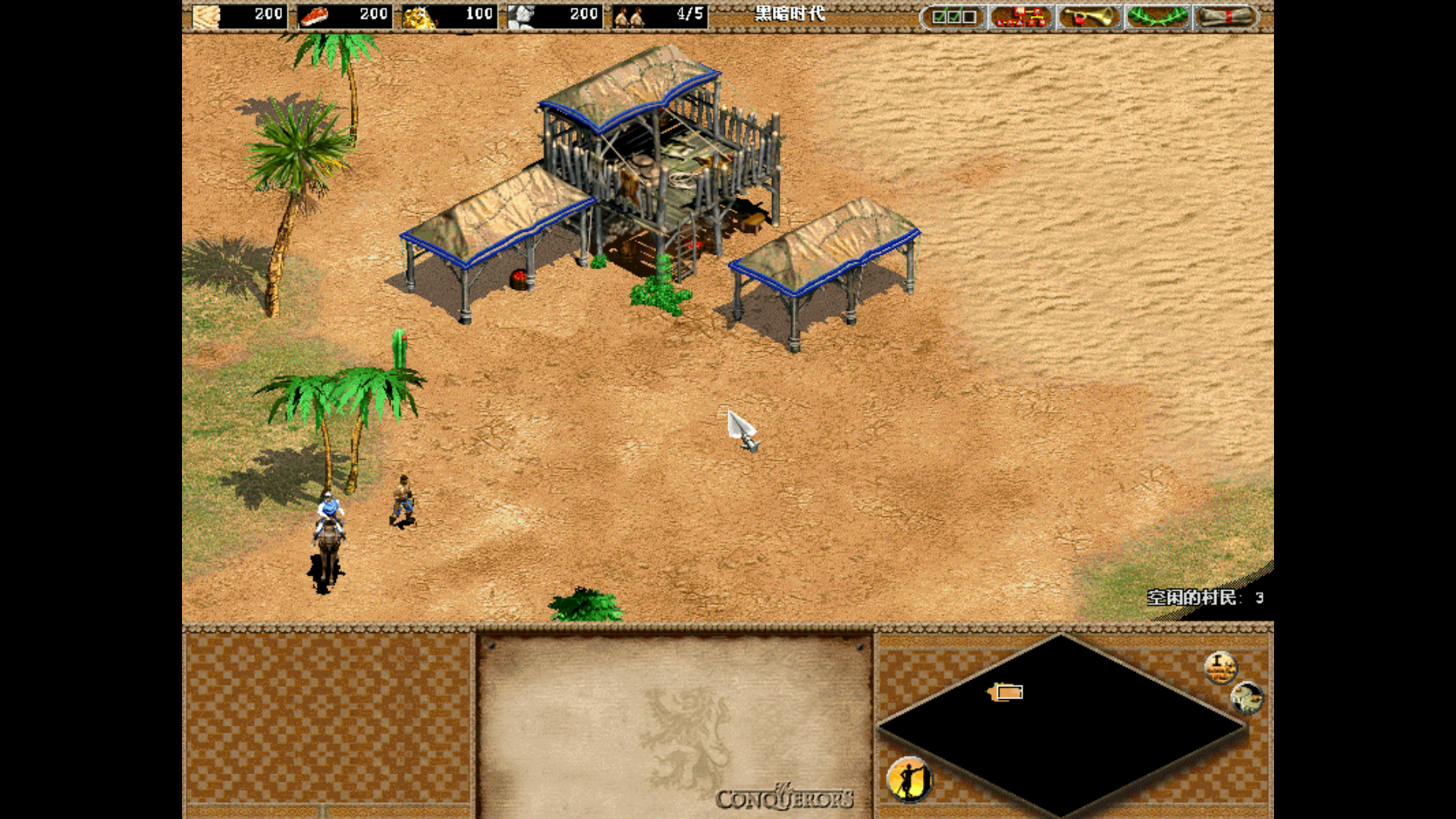Screen dimensions: 1456x819
Task: Click the minimap
Action: pyautogui.click(x=1062, y=726)
